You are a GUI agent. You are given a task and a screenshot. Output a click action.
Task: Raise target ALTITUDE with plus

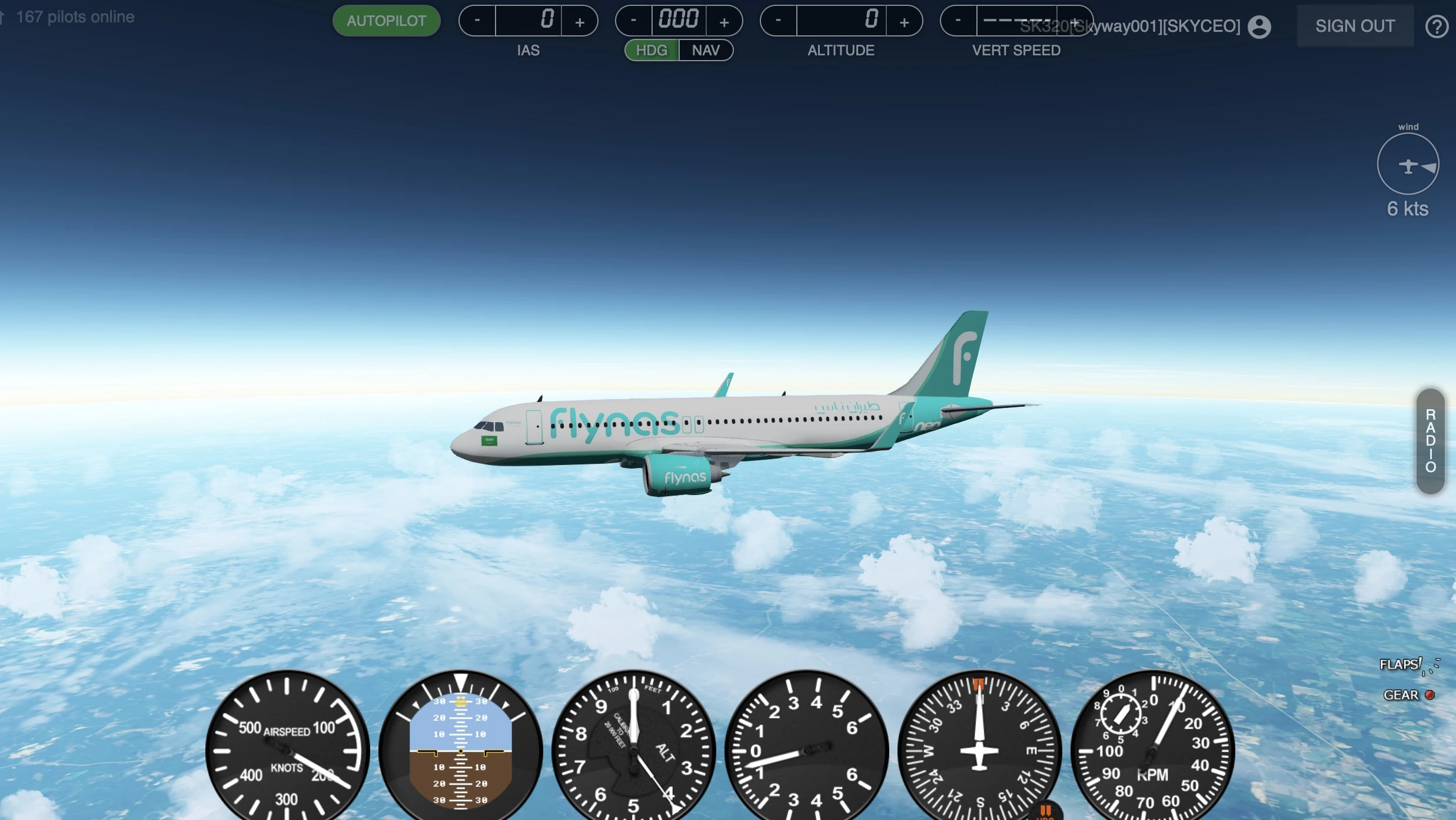point(905,21)
